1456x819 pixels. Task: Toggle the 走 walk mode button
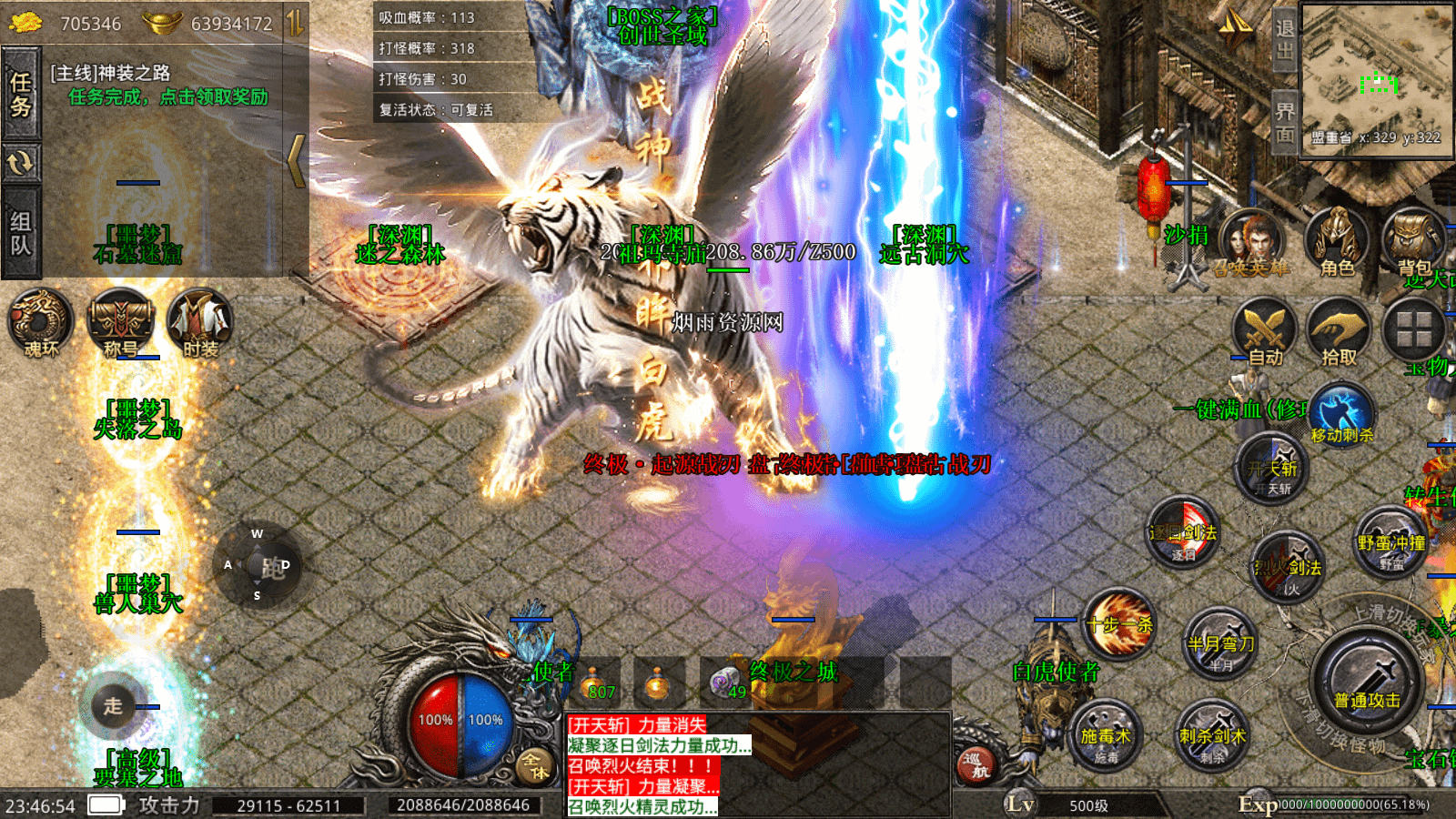tap(113, 705)
